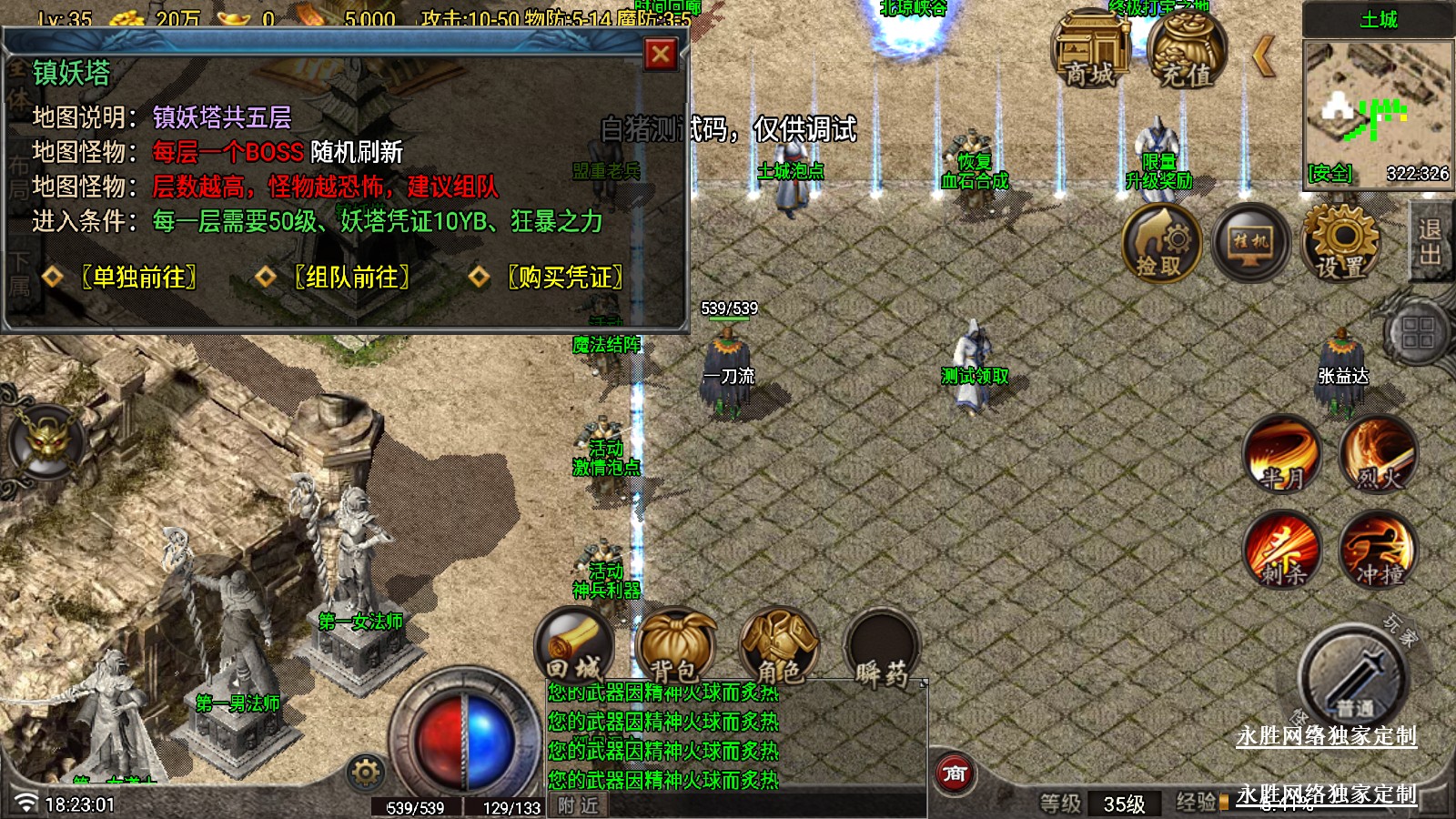1456x819 pixels.
Task: Use the 烈火 skill
Action: tap(1378, 454)
